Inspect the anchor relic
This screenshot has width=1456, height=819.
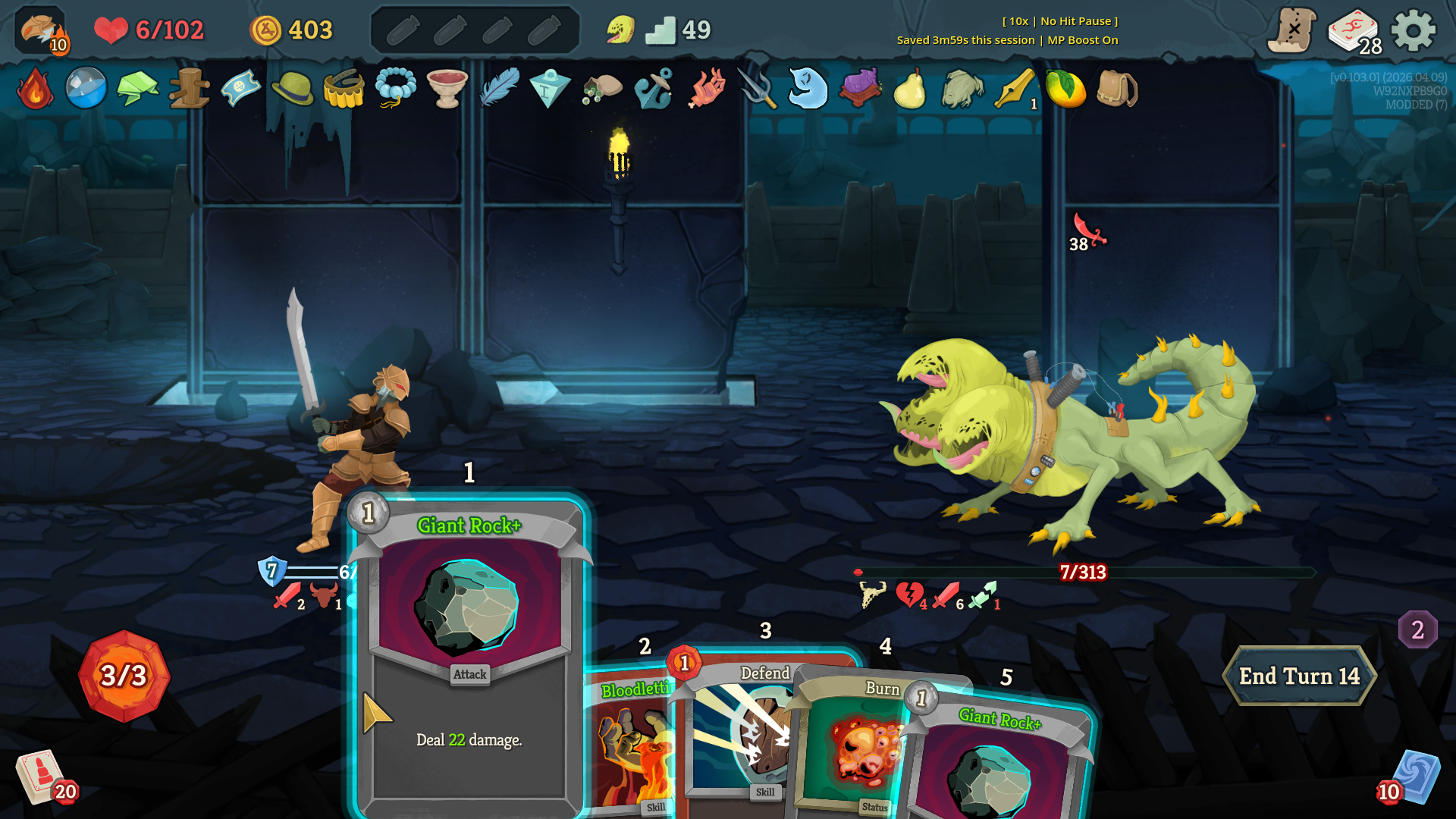coord(654,89)
